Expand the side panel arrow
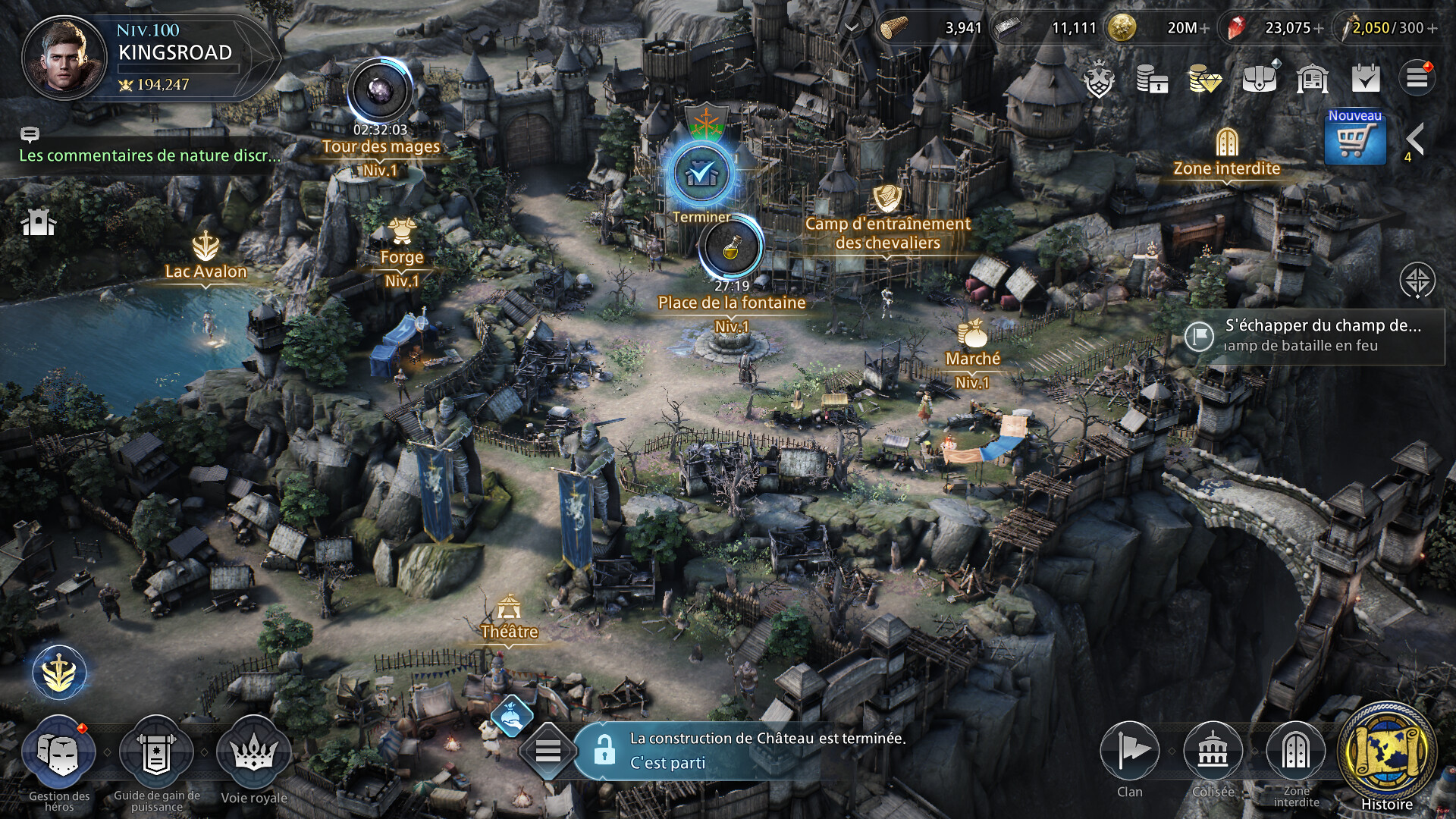 (x=1414, y=140)
